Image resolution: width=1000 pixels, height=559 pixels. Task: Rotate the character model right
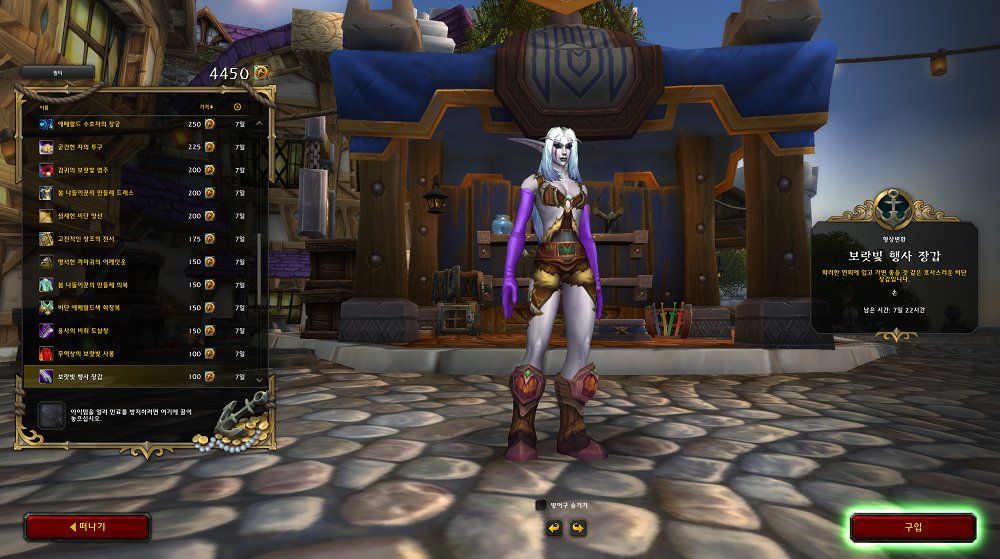577,527
